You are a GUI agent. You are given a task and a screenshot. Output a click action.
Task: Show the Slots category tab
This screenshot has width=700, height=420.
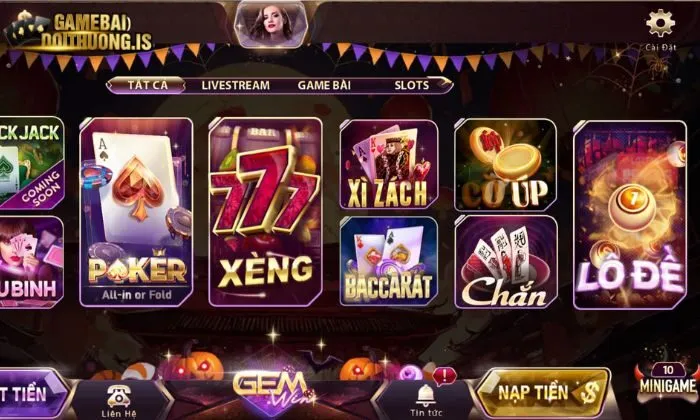pos(410,85)
